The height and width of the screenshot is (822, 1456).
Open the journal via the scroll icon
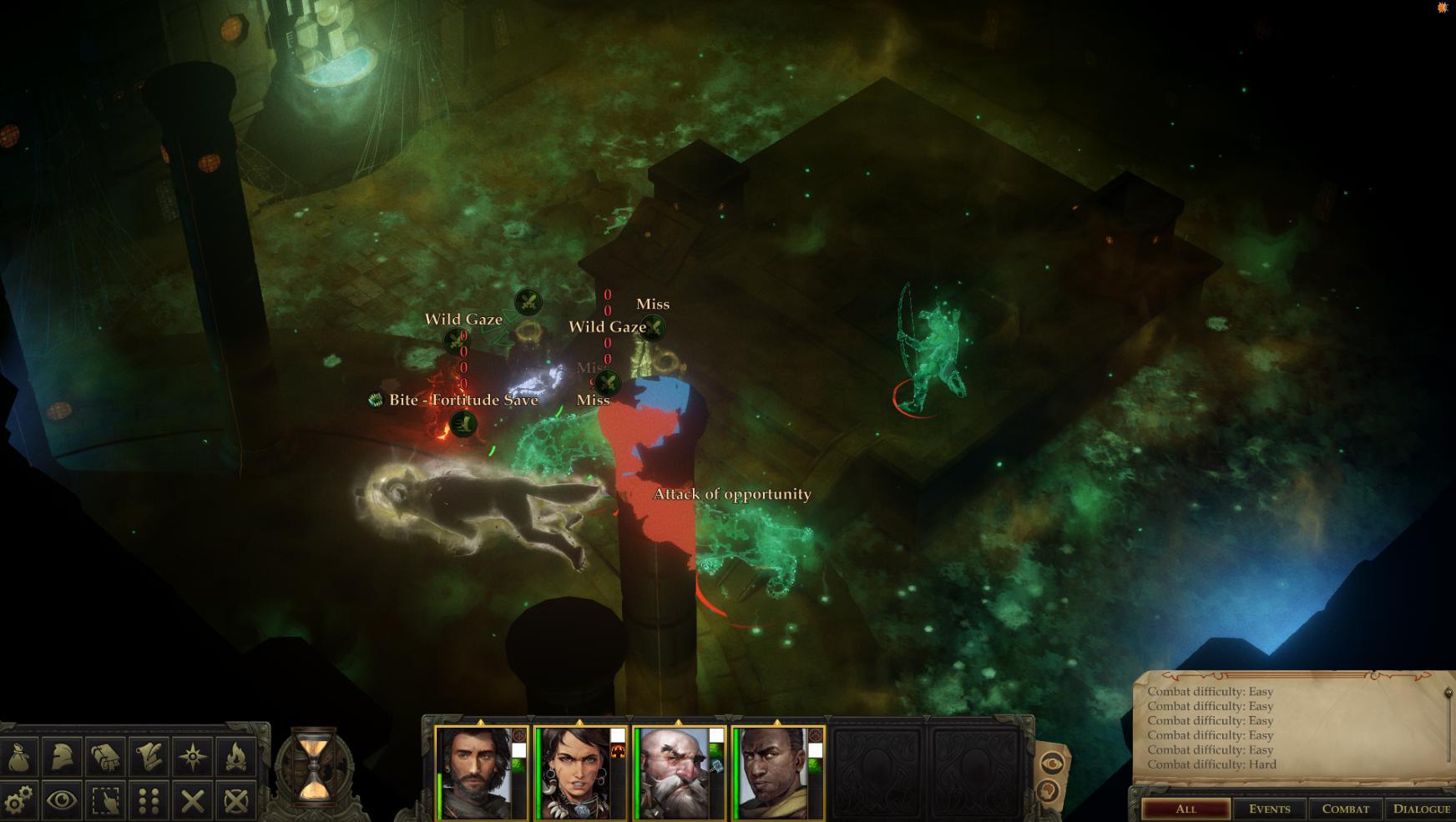[x=149, y=755]
